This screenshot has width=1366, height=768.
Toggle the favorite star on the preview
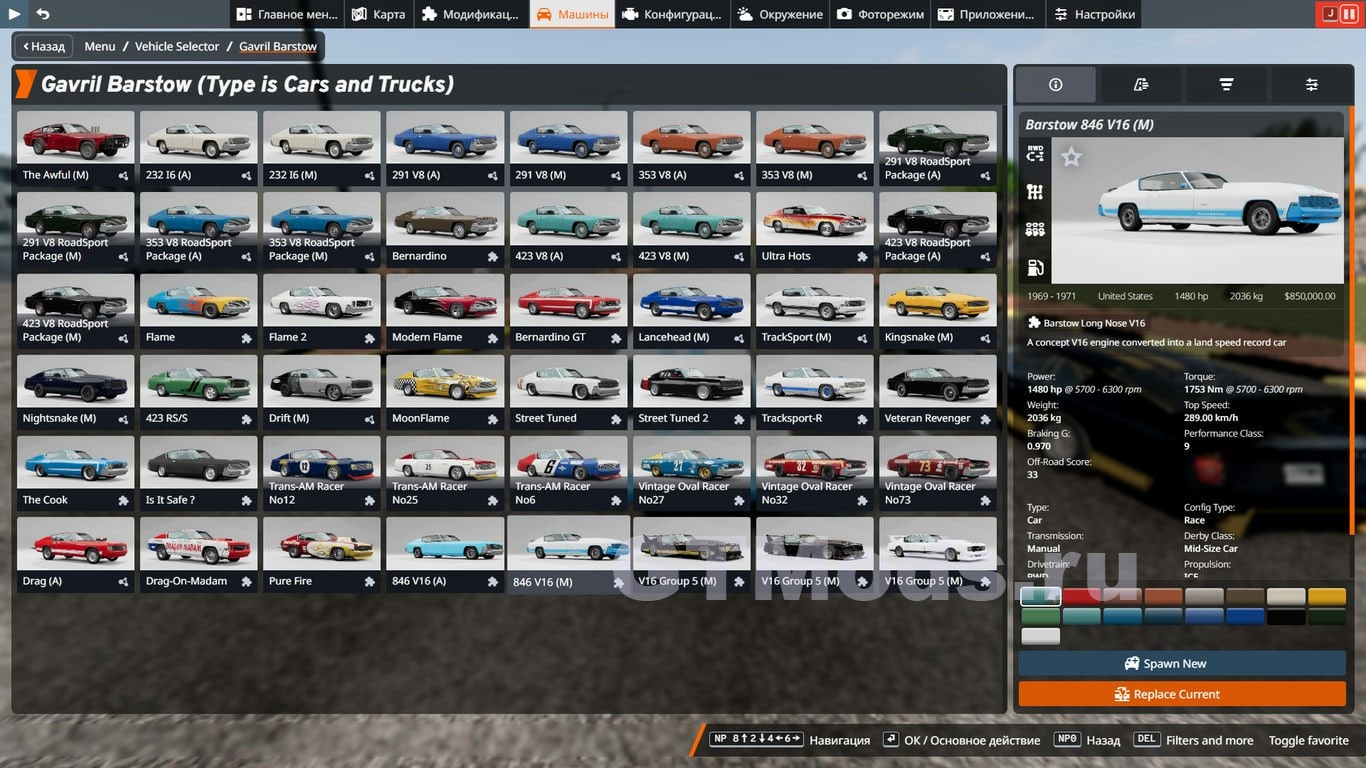(x=1071, y=157)
